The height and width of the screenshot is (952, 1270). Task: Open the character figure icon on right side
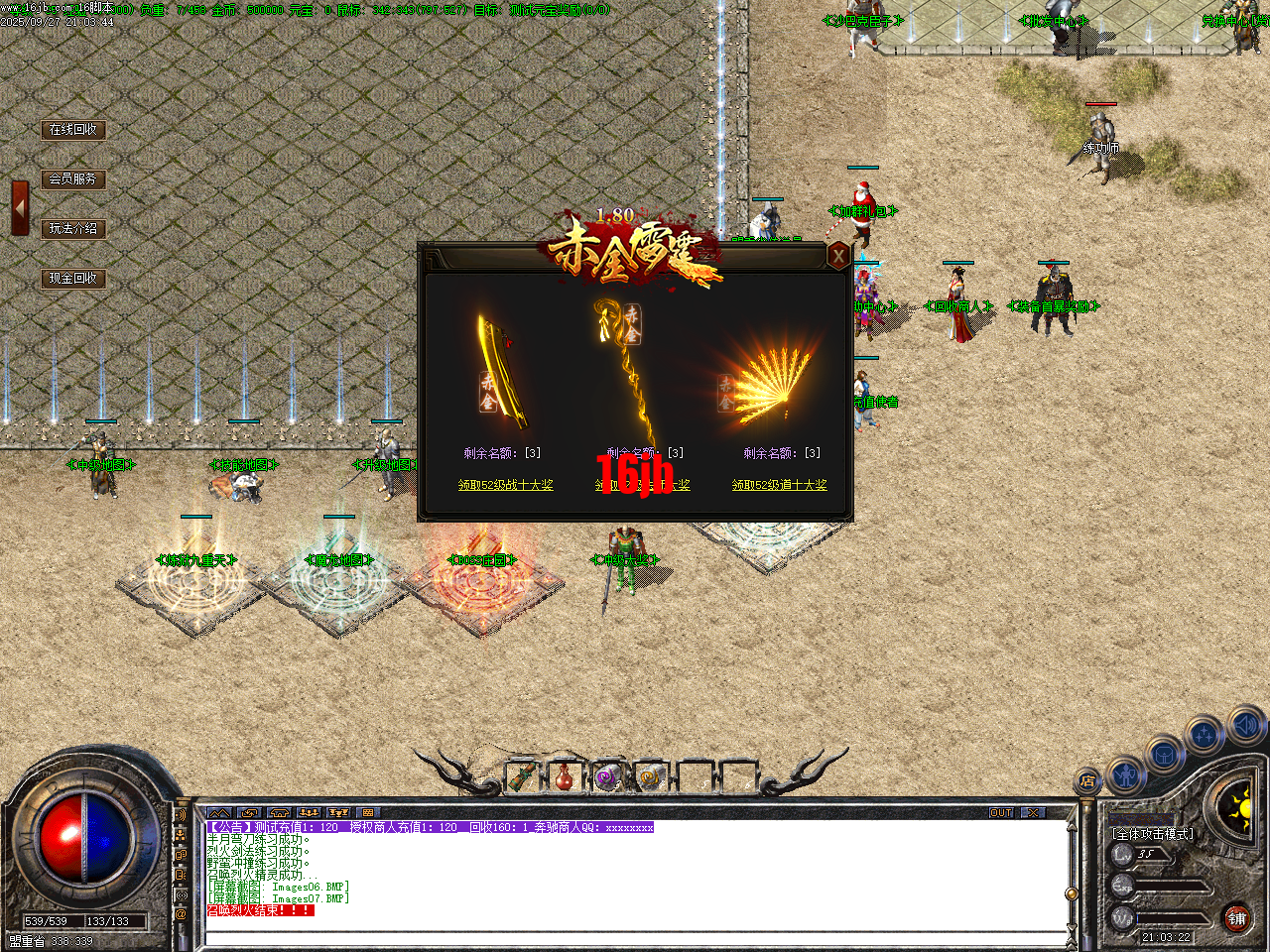pyautogui.click(x=1126, y=774)
